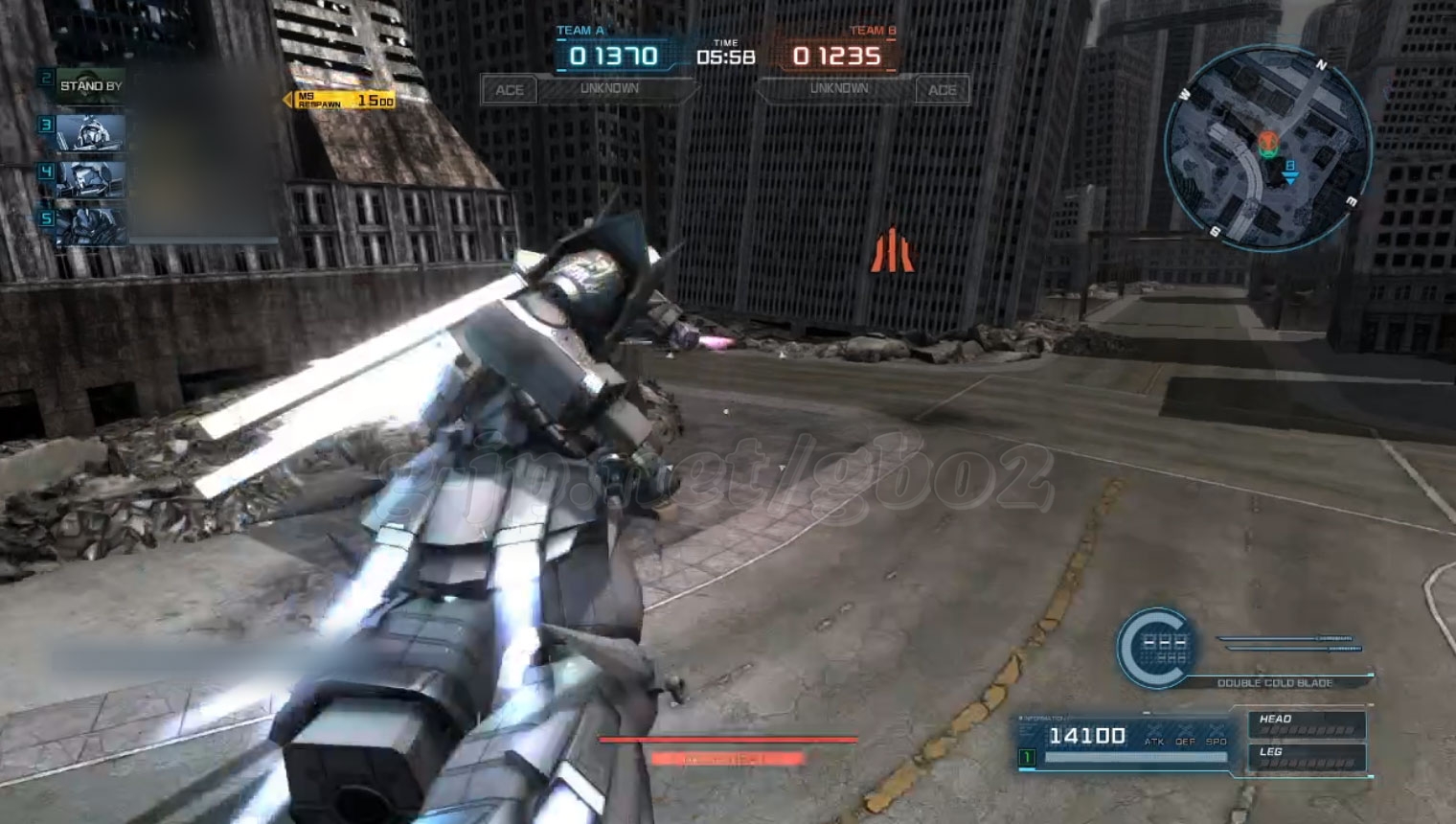Select squad member 5 portrait
The height and width of the screenshot is (824, 1456).
click(90, 226)
